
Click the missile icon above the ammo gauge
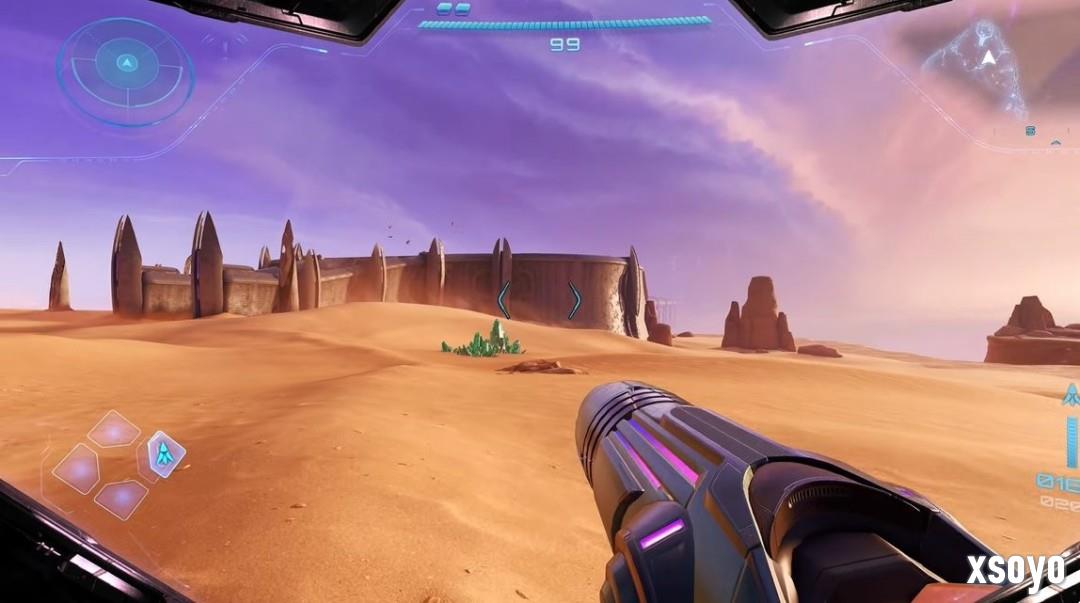click(1071, 394)
